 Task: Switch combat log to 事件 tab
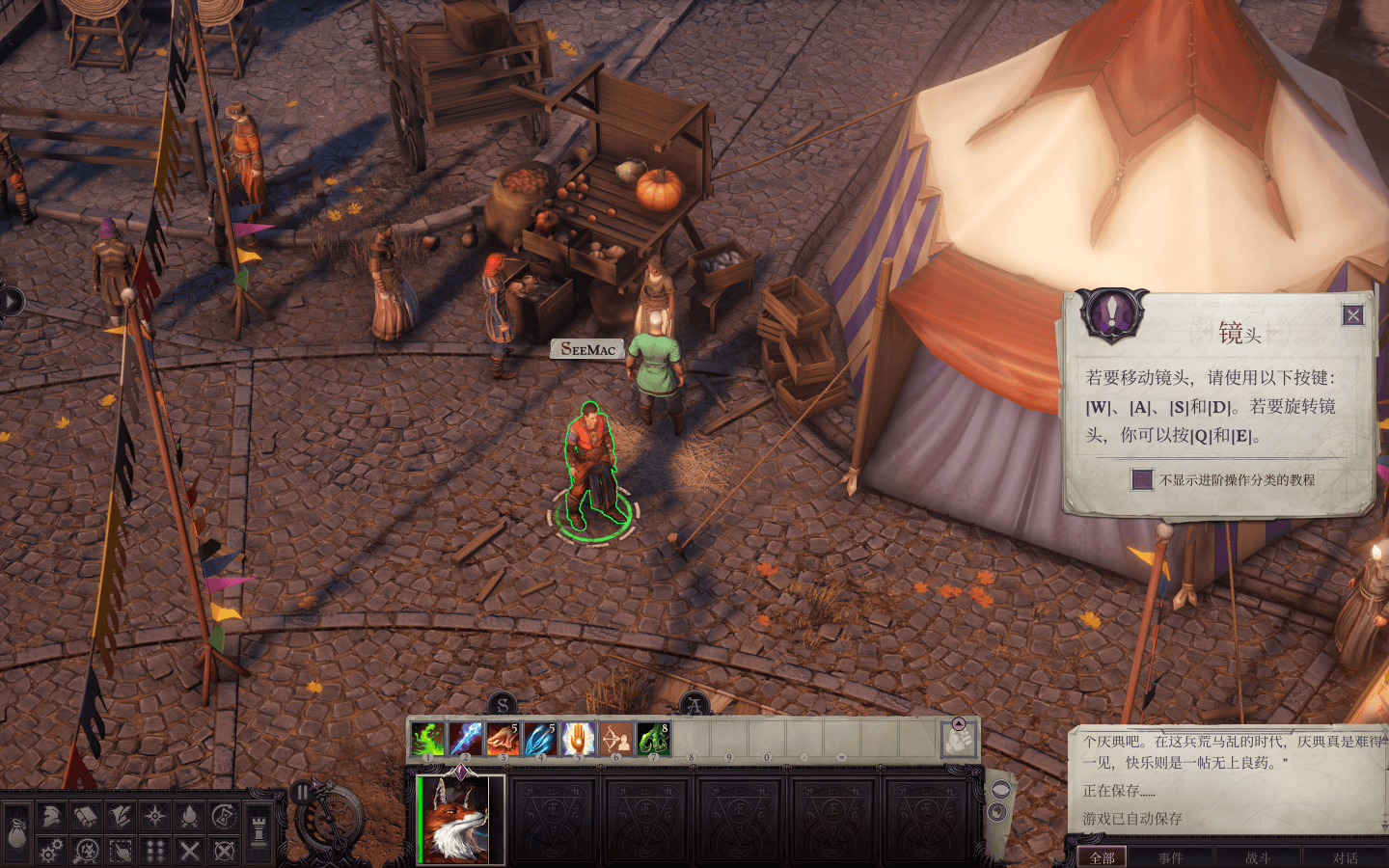pos(1170,857)
